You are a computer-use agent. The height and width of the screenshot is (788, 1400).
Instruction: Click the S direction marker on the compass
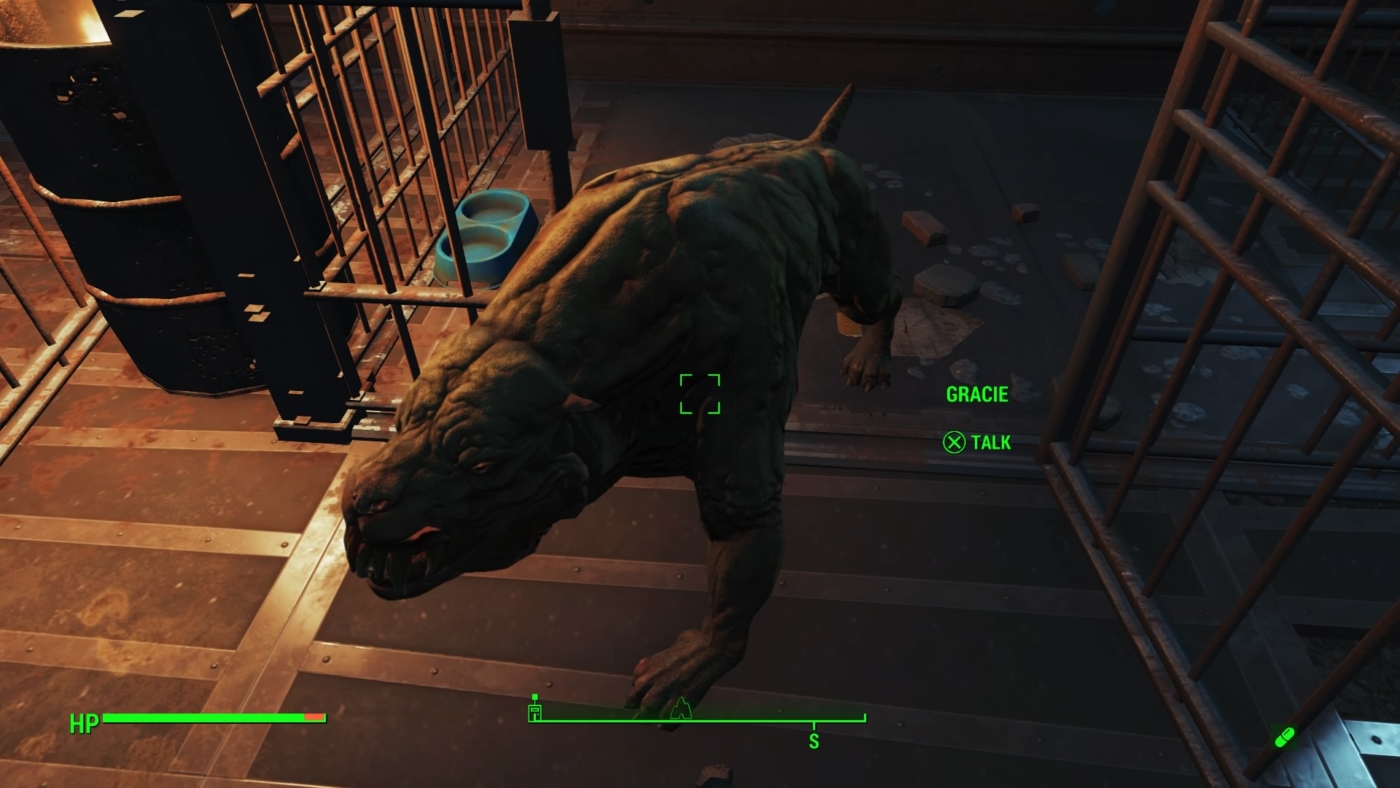(x=814, y=741)
